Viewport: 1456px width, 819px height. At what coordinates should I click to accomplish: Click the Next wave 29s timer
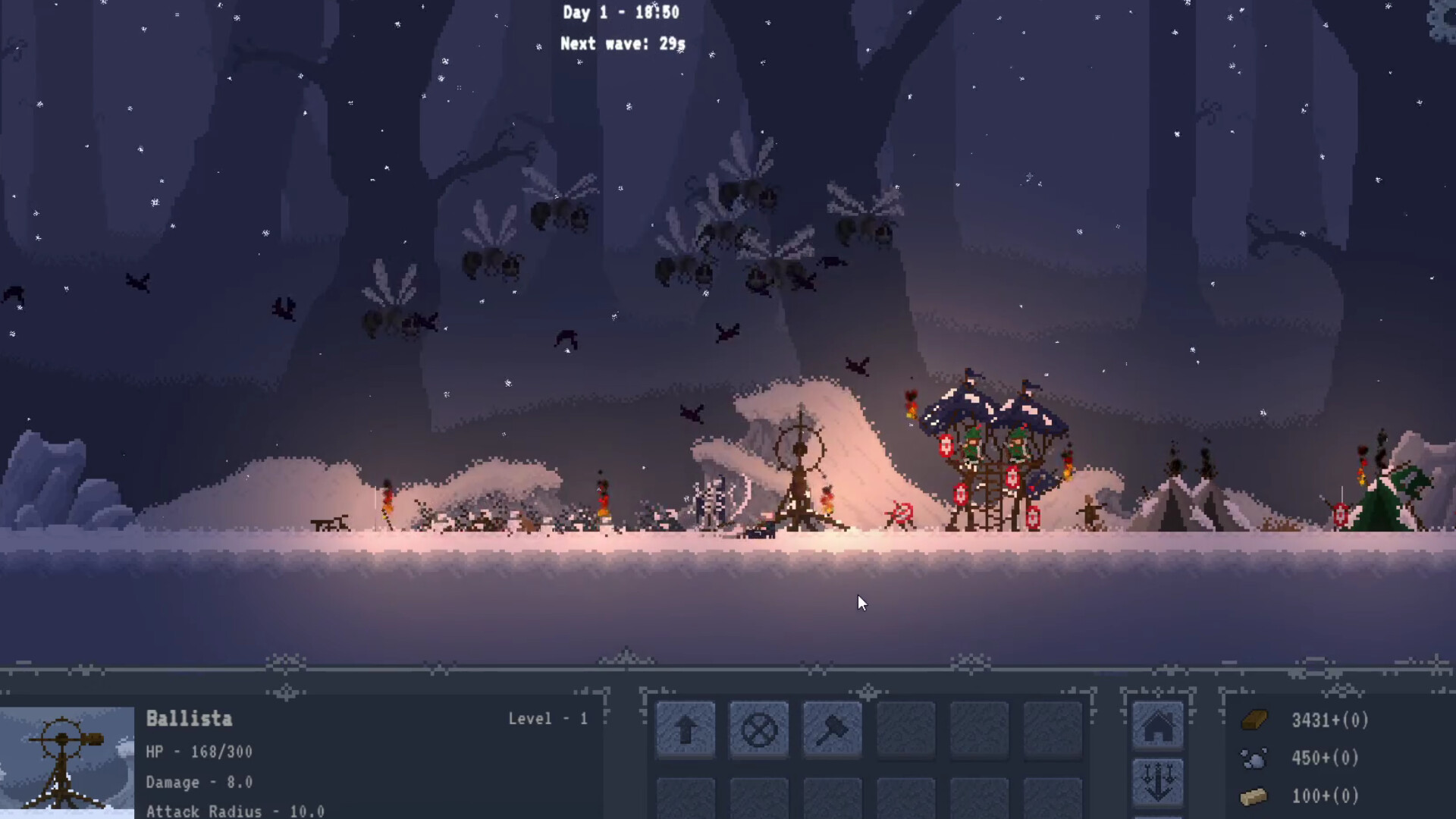[622, 44]
